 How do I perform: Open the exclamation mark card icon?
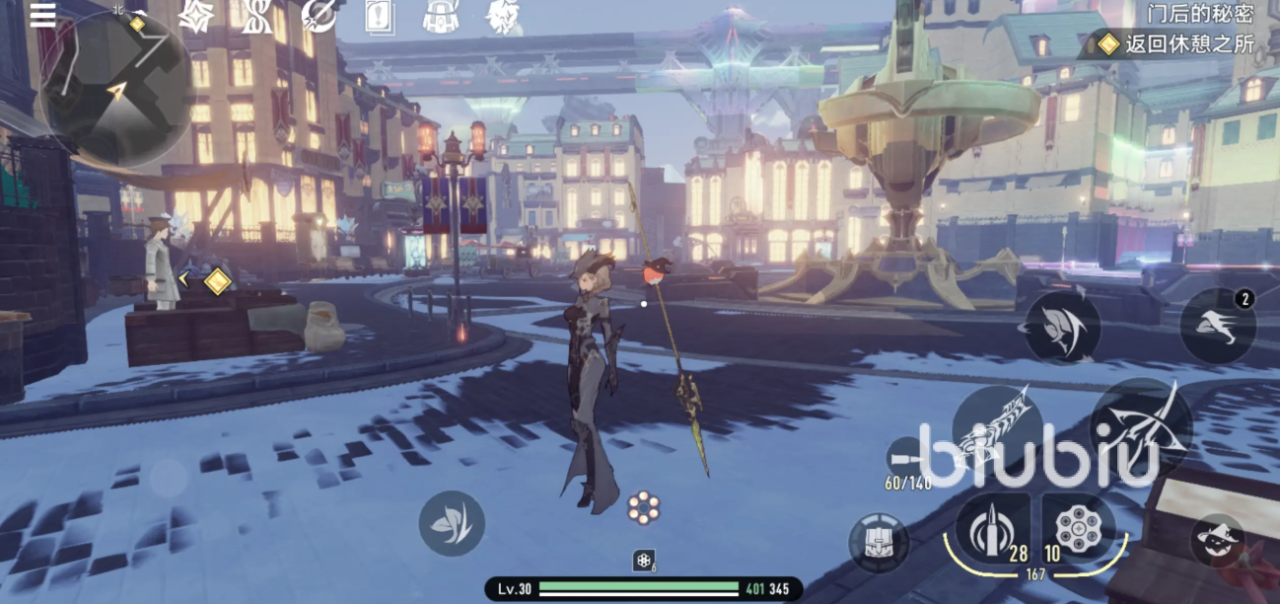[379, 17]
